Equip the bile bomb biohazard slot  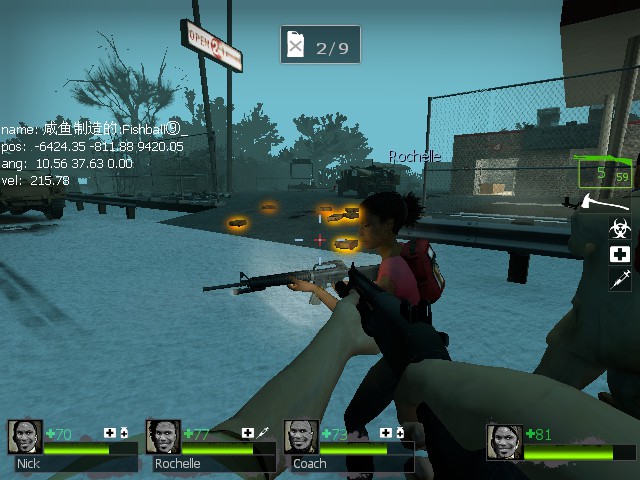(x=619, y=229)
